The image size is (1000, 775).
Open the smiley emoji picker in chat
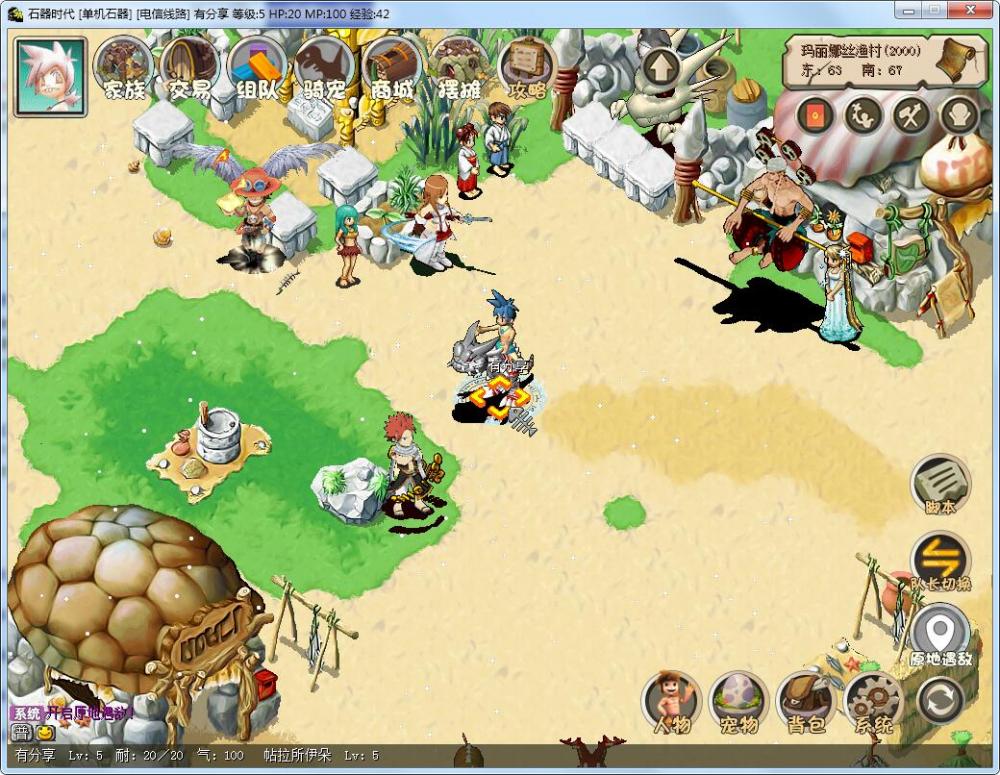44,732
